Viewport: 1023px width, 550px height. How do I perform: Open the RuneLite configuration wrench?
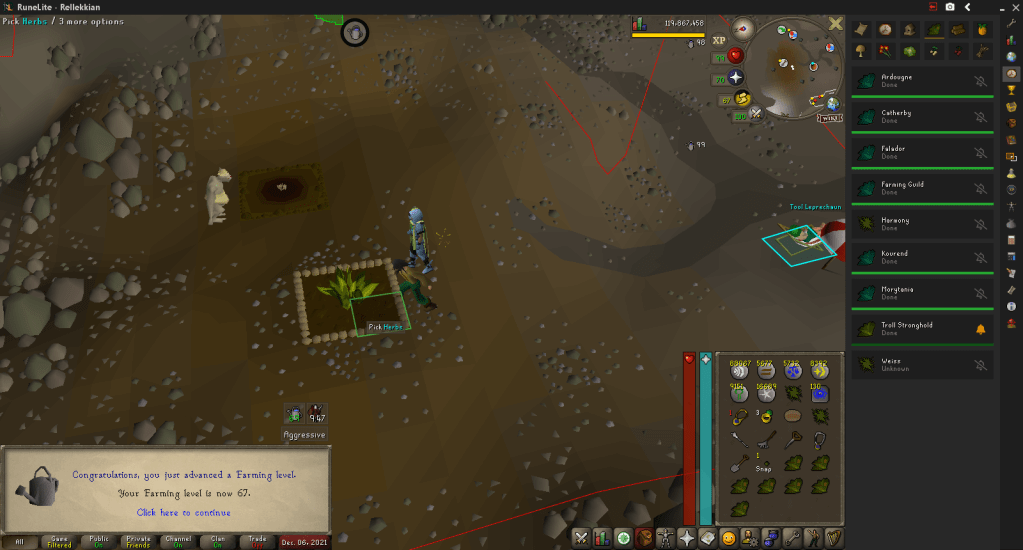(1011, 22)
